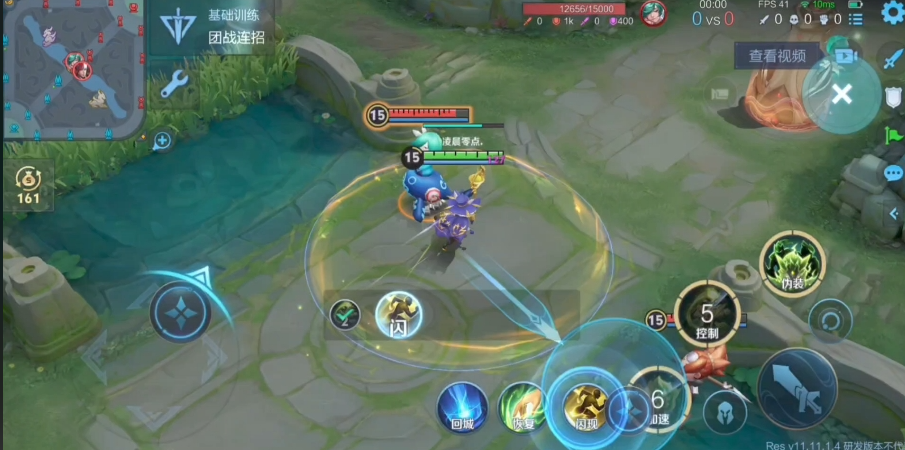Send the green flag gather signal
This screenshot has width=905, height=450.
tap(892, 135)
